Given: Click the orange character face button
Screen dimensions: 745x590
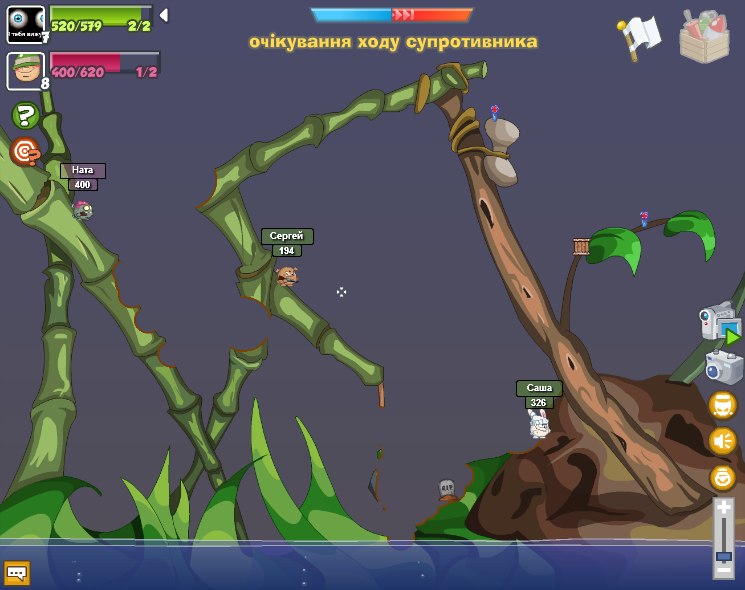Looking at the screenshot, I should tap(722, 405).
